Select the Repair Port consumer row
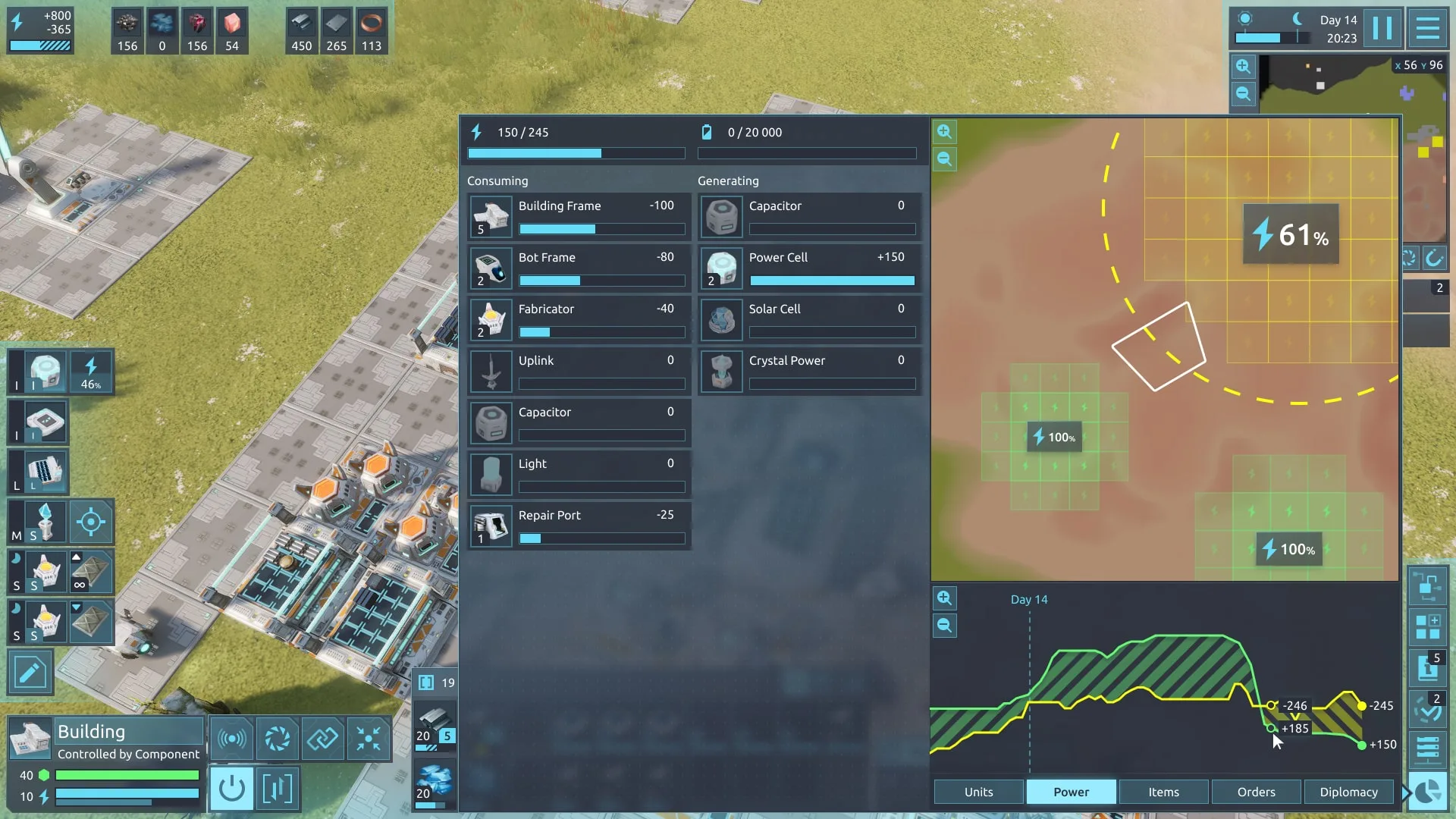 579,526
